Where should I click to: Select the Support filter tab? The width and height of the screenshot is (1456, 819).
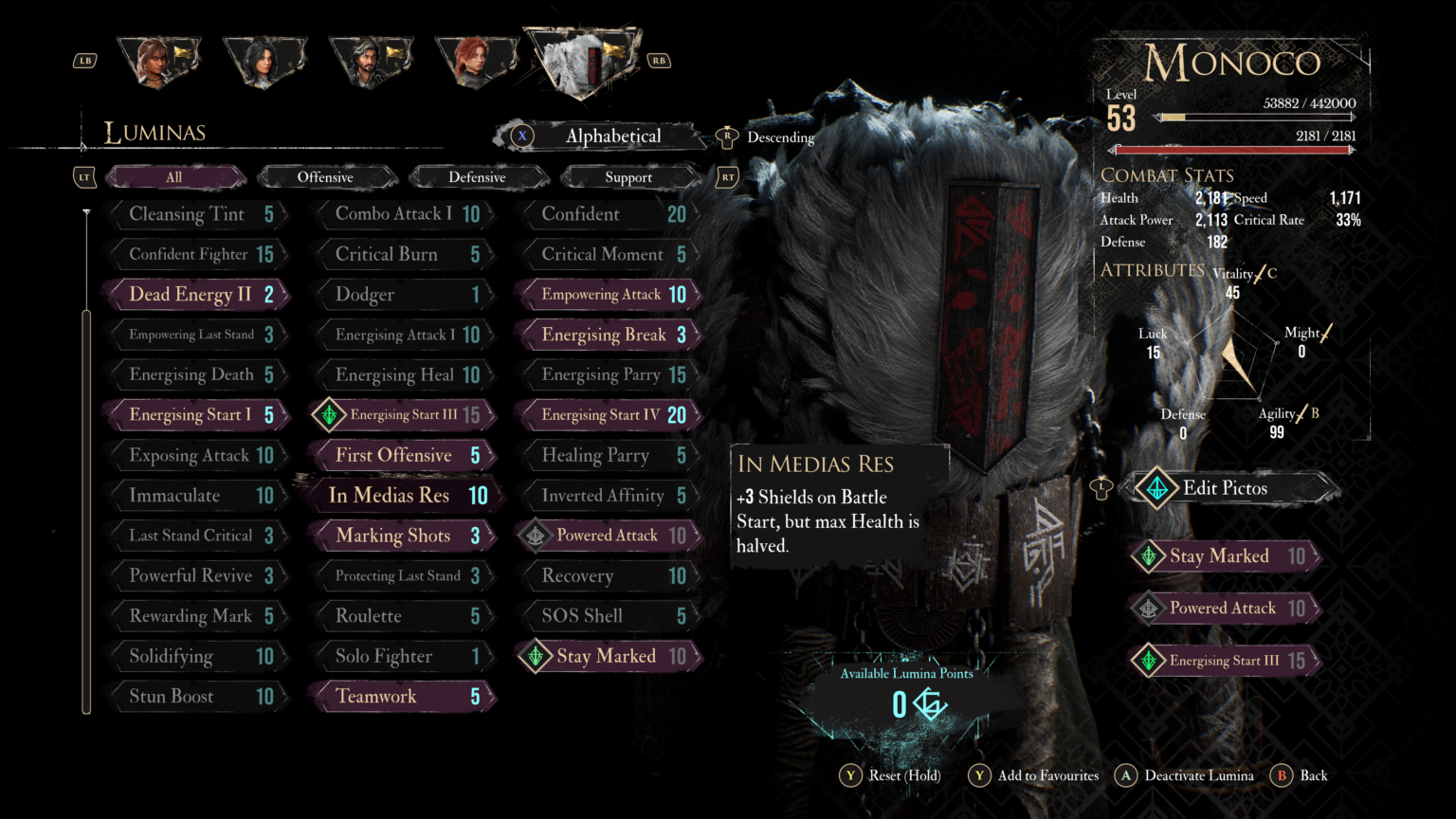tap(629, 176)
